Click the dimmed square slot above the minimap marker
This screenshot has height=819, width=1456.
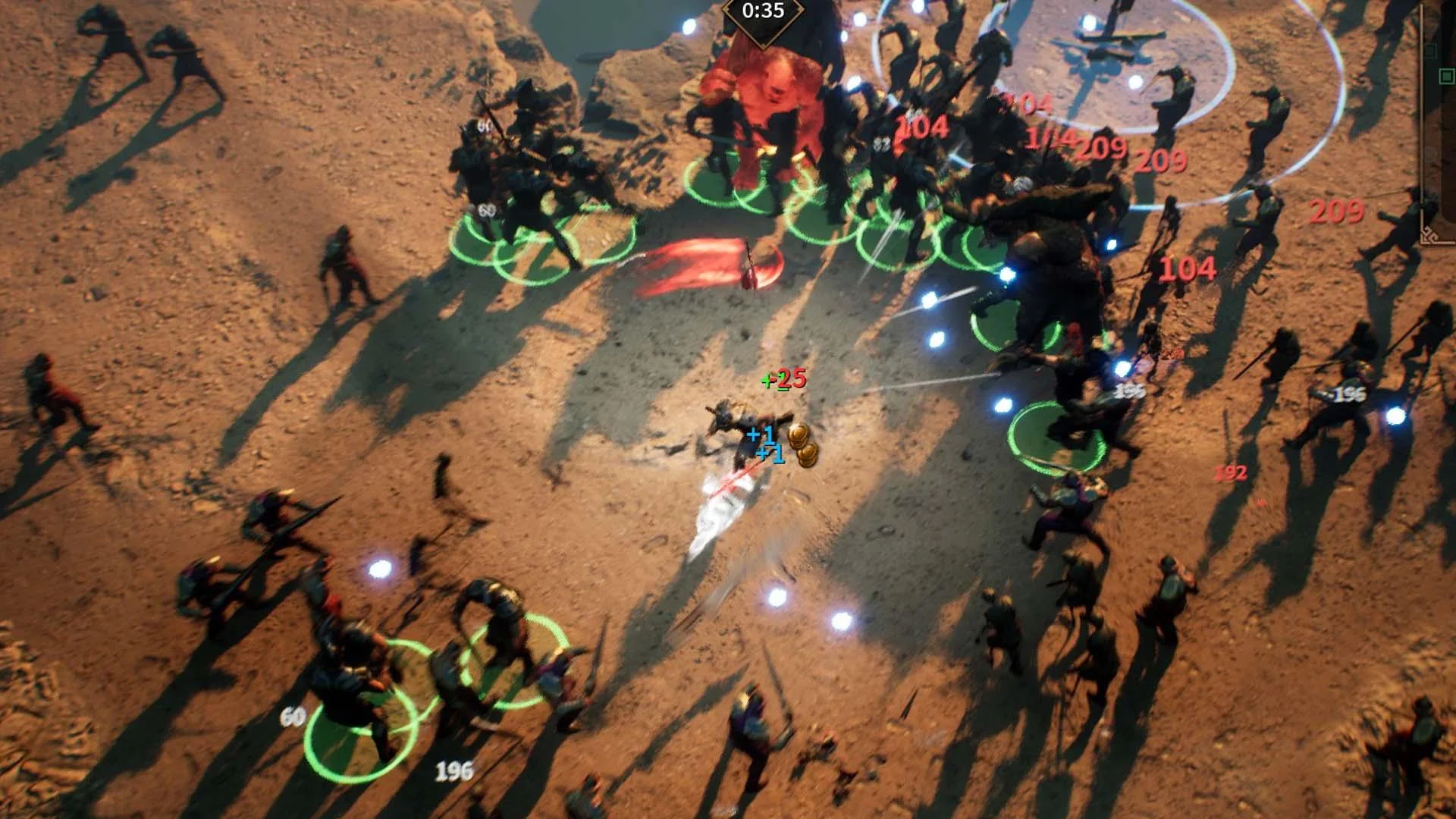coord(1430,50)
